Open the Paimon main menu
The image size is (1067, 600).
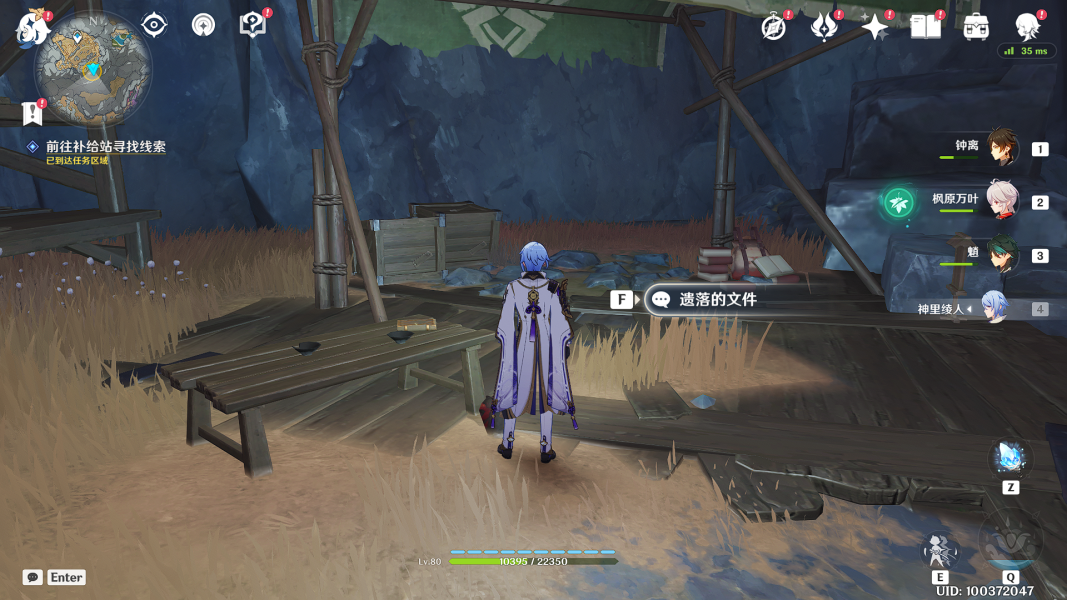tap(33, 28)
